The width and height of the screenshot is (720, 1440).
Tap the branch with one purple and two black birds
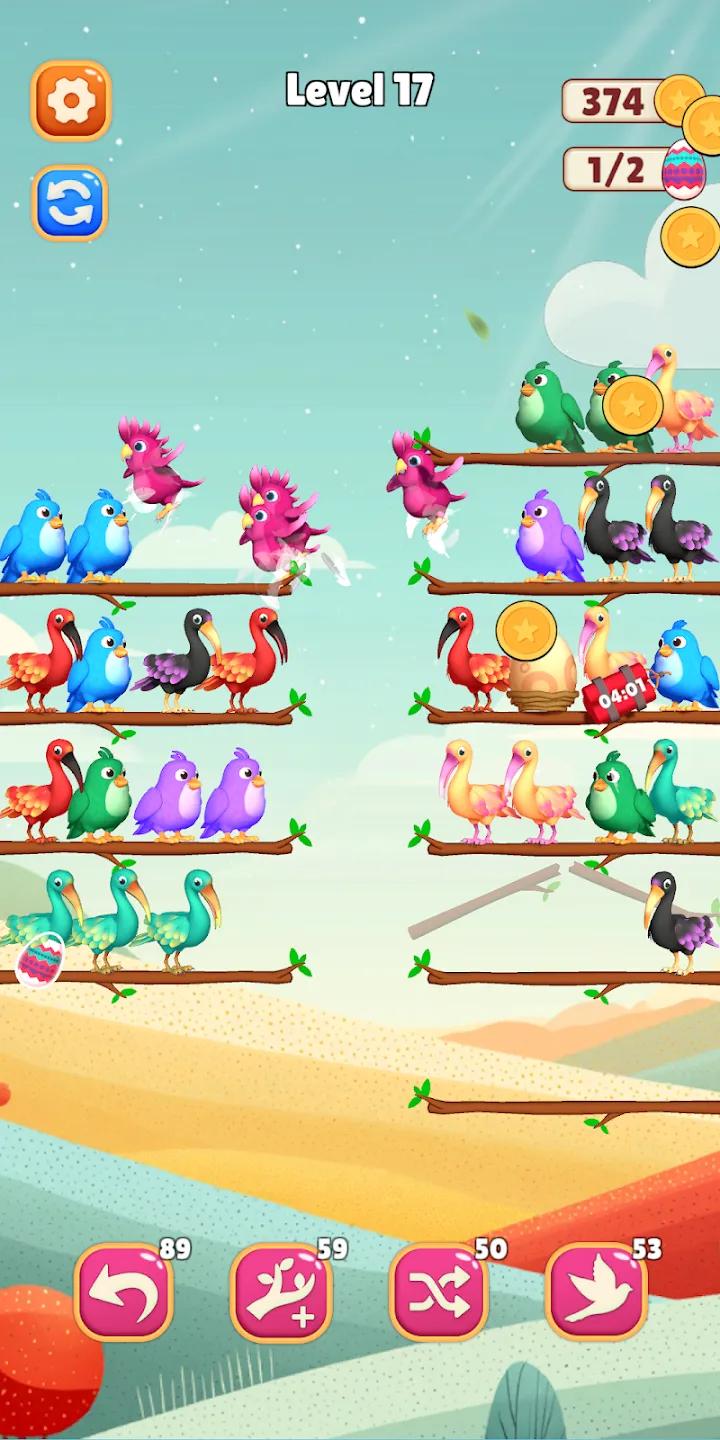coord(570,584)
